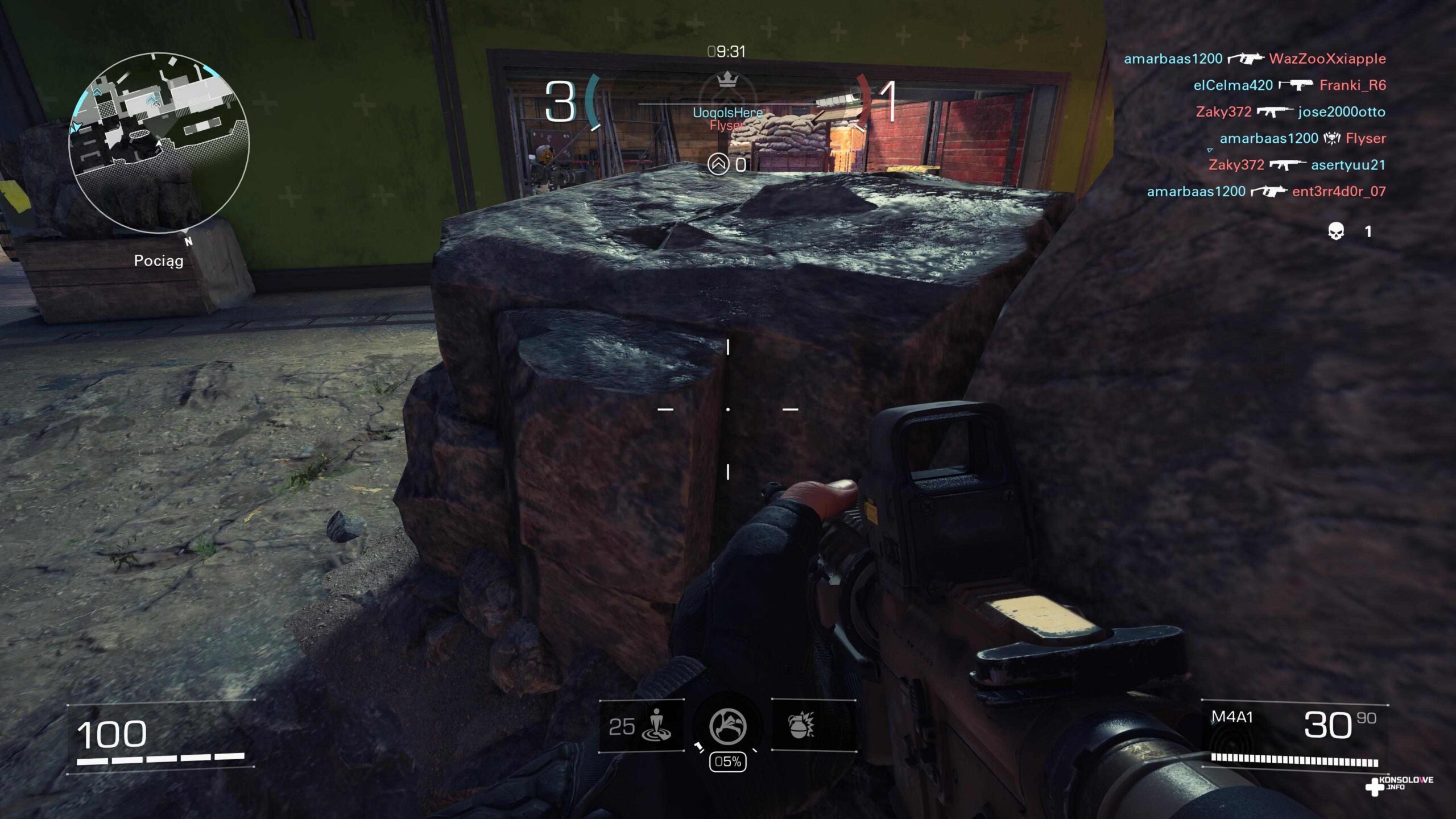Activate the ultimate ability icon at 05%
1456x819 pixels.
tap(727, 726)
